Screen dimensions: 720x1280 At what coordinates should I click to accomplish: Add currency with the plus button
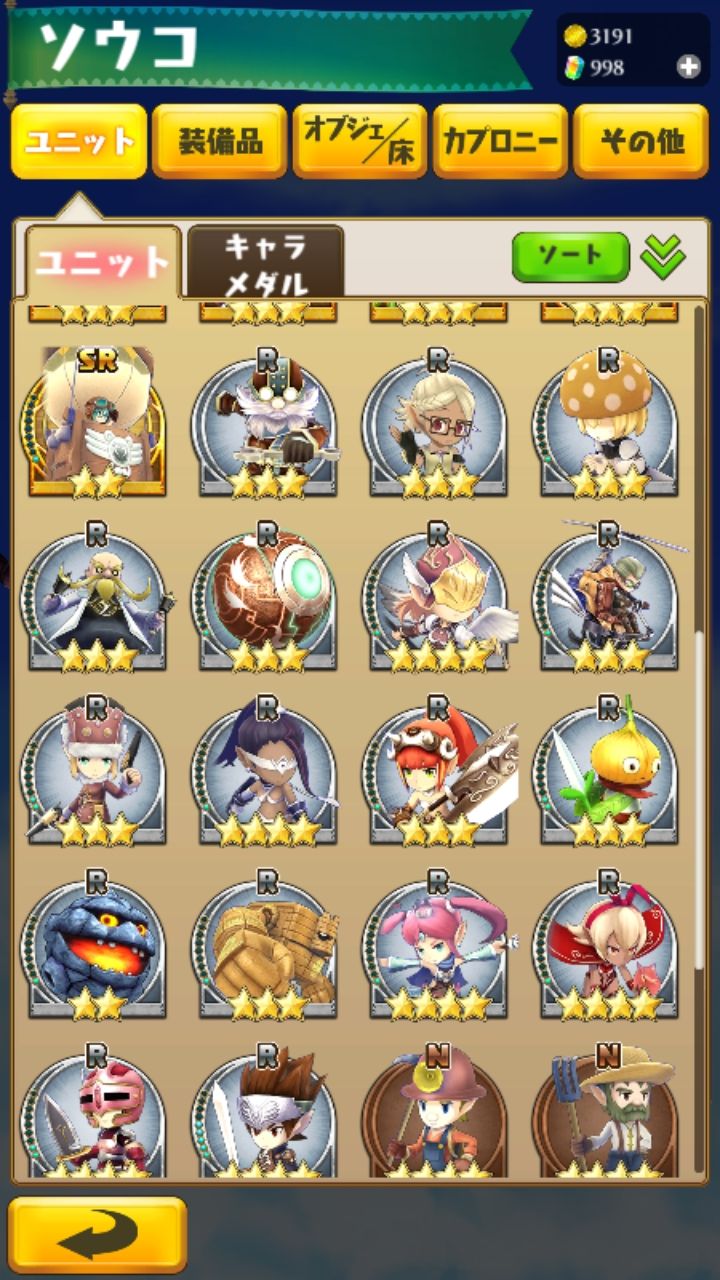[689, 67]
